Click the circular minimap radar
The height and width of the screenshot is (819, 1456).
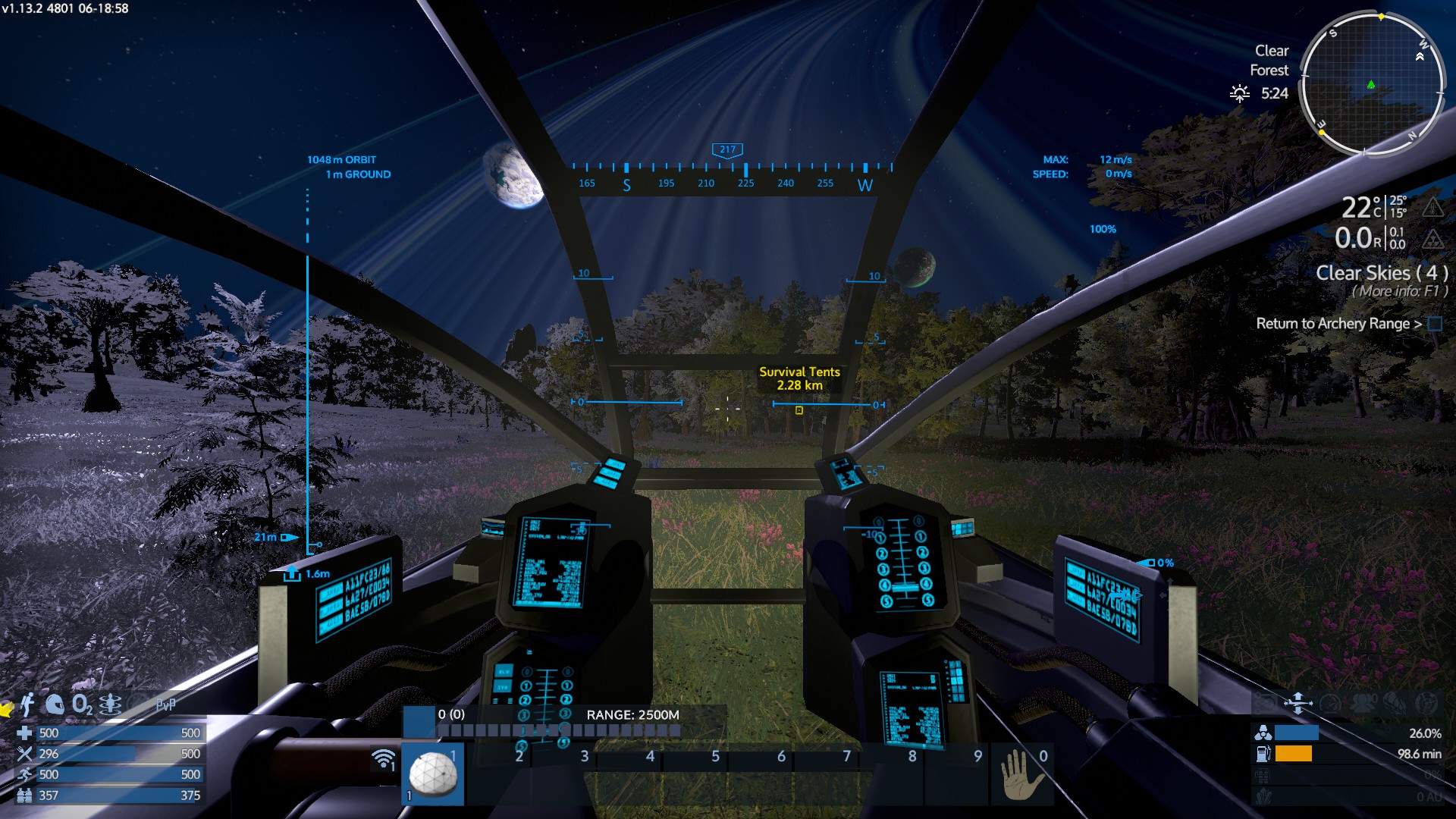click(x=1372, y=84)
